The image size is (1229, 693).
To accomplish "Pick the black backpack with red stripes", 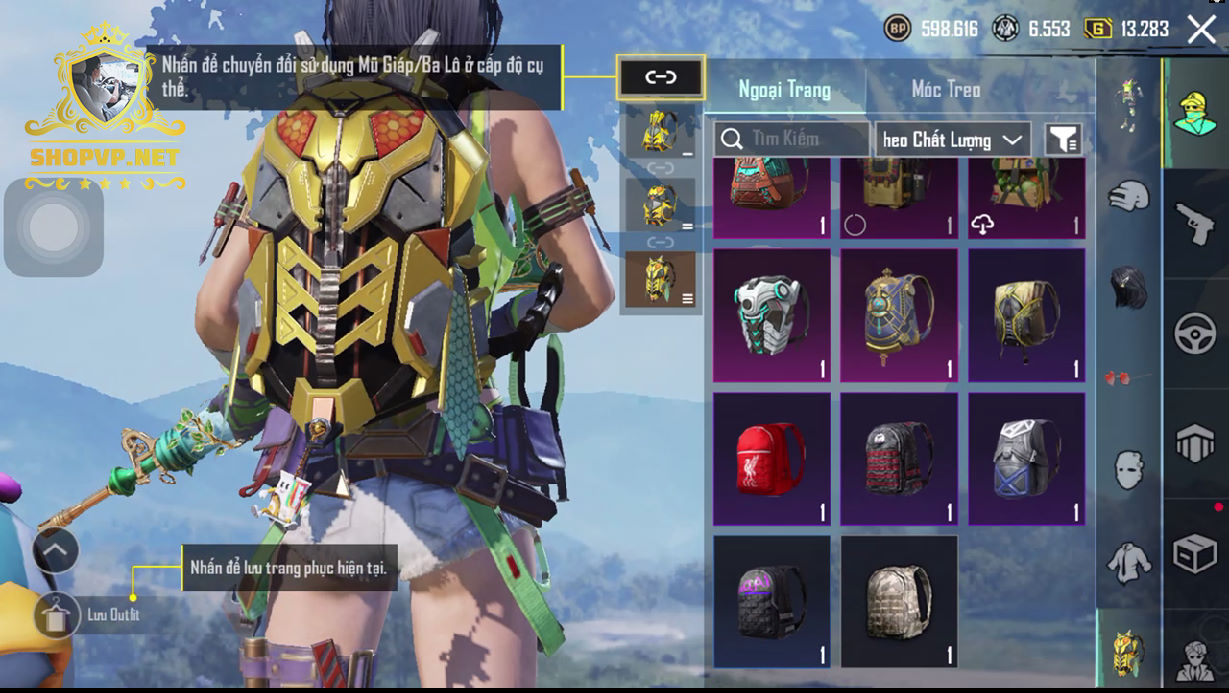I will pyautogui.click(x=898, y=459).
